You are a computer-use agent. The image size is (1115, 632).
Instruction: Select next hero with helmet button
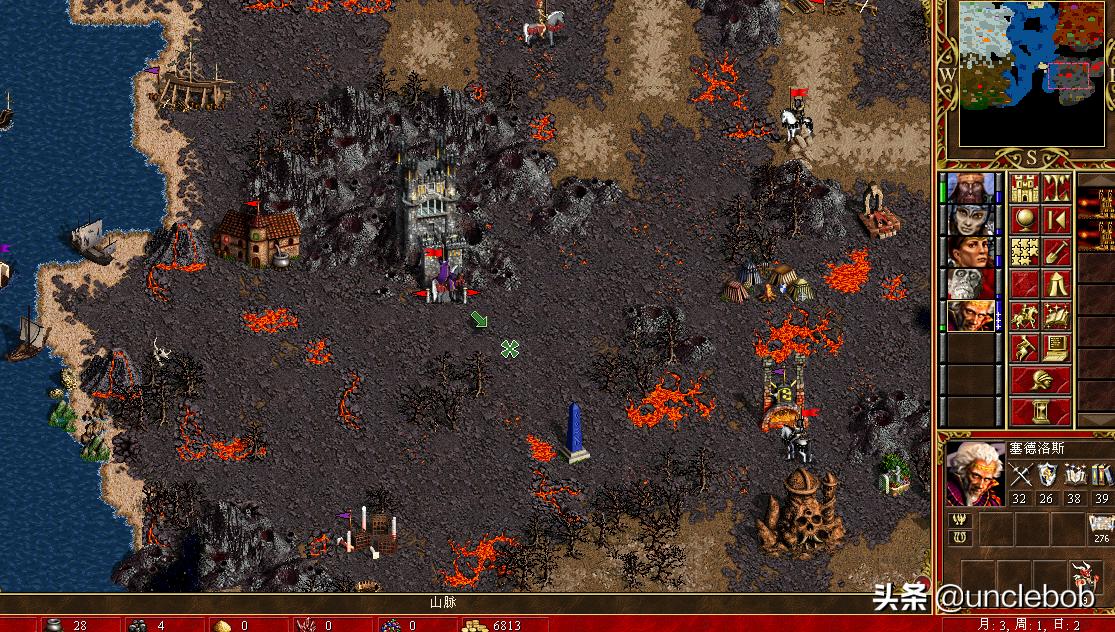[x=1040, y=380]
